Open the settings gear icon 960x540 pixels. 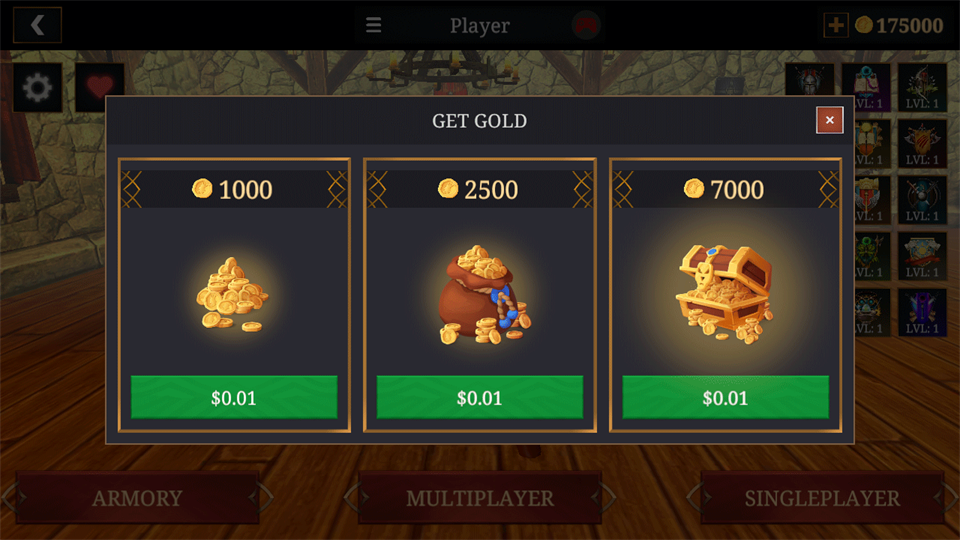coord(37,88)
